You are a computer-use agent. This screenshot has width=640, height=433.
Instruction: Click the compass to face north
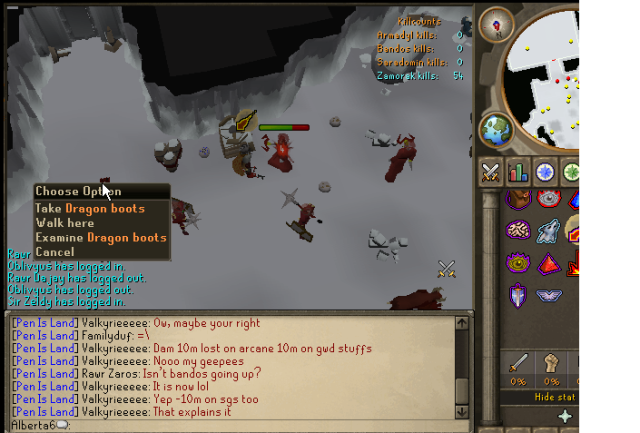494,22
